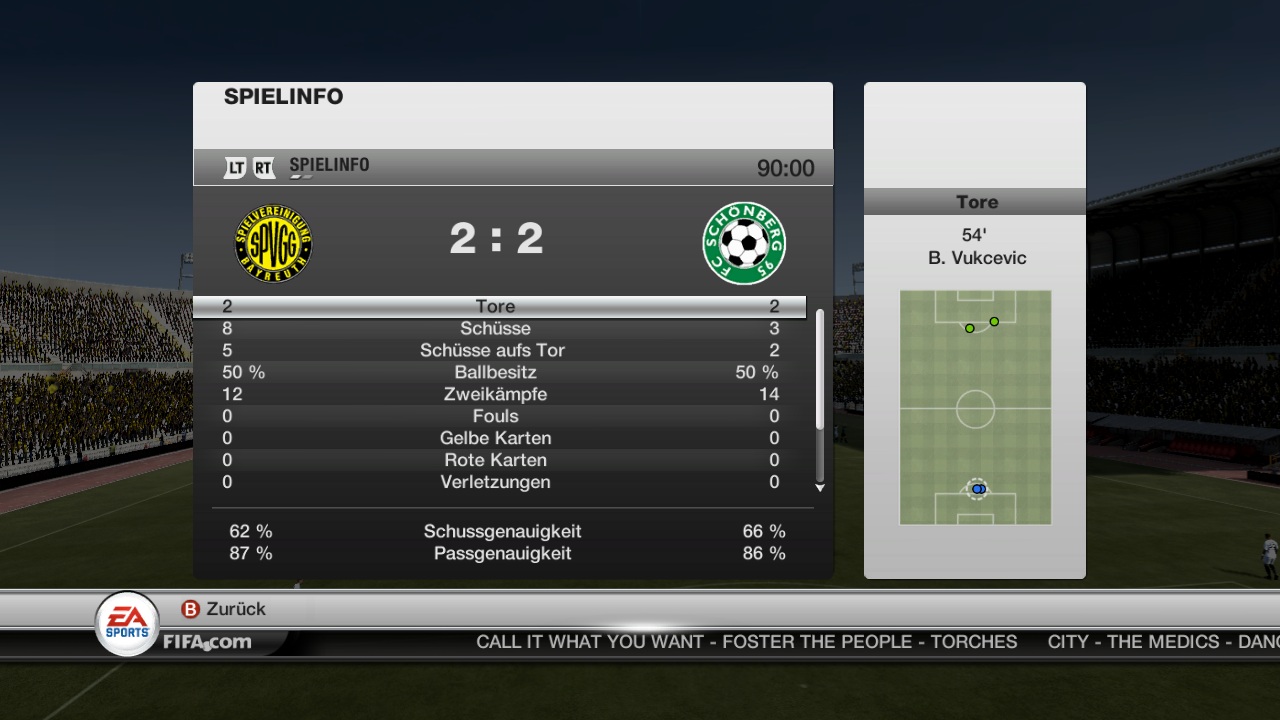Select the Ballbesitz row

[x=497, y=373]
